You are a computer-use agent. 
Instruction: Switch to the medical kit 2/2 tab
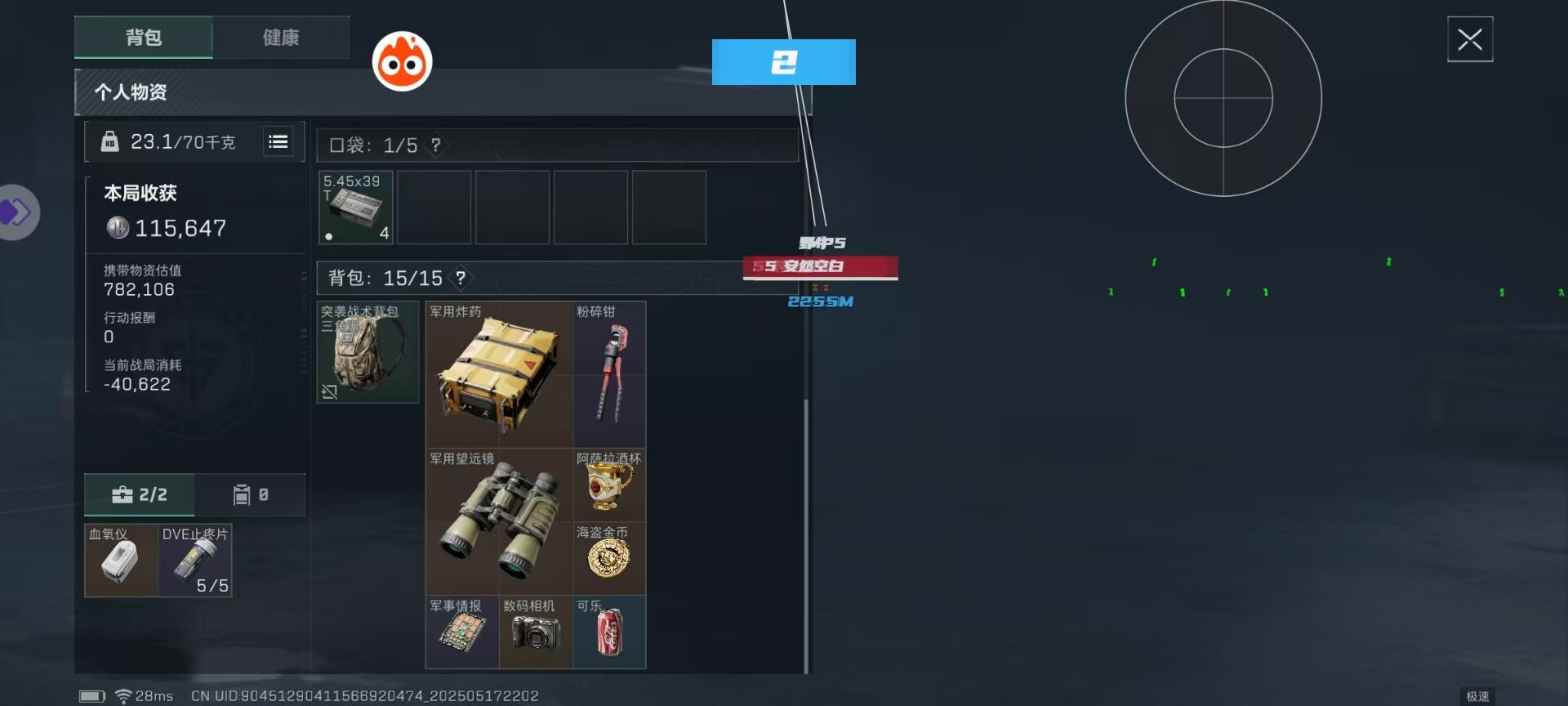pyautogui.click(x=140, y=494)
